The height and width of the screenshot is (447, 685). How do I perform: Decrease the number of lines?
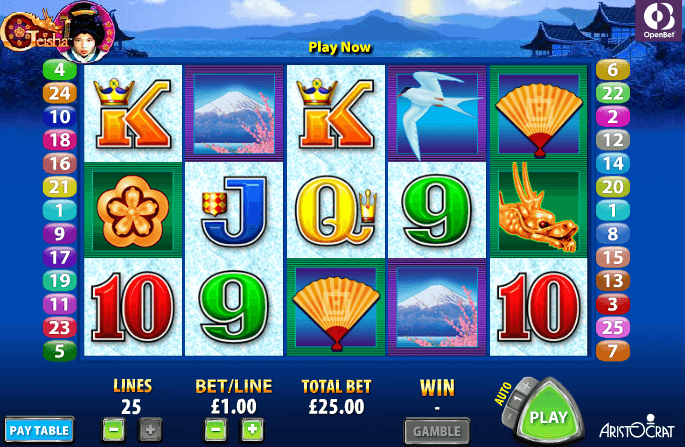click(113, 431)
